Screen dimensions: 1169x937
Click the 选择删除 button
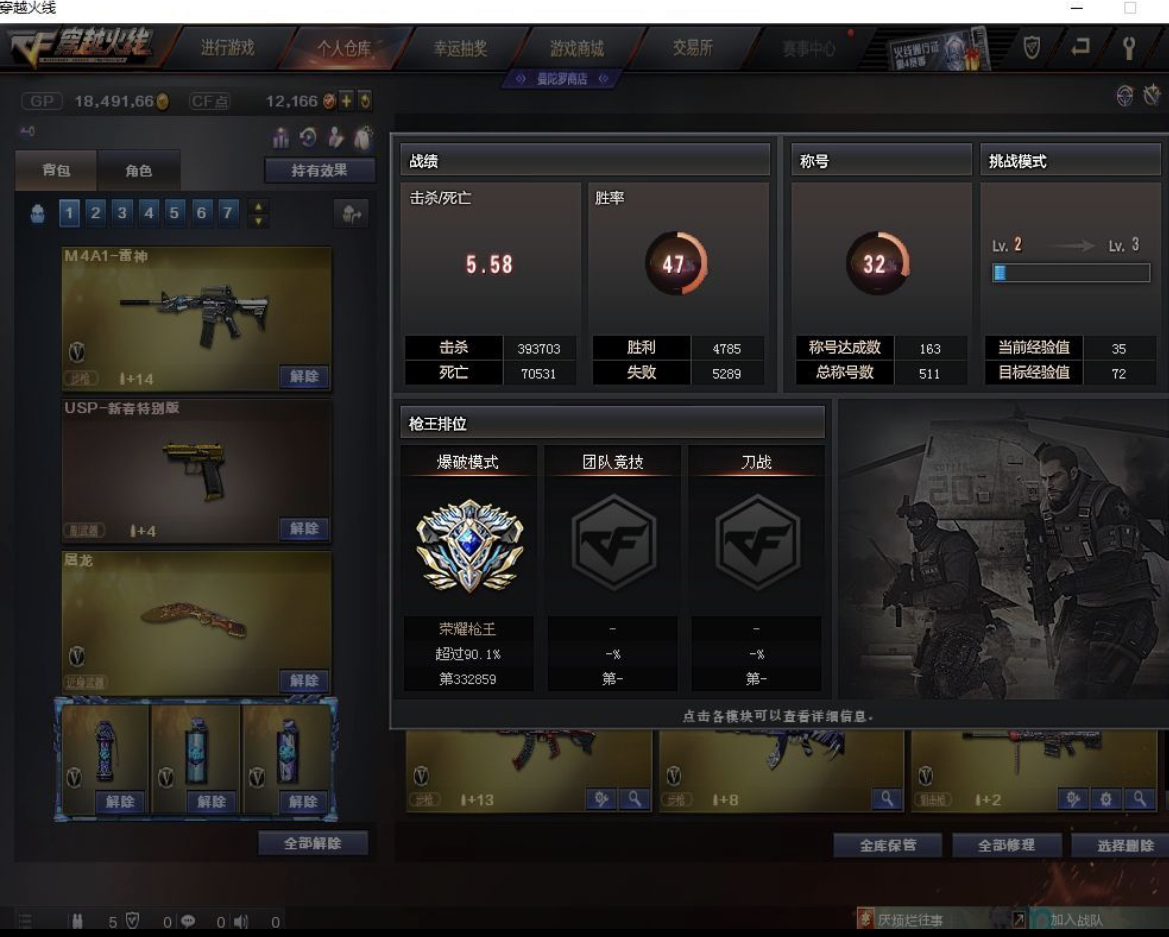pyautogui.click(x=1124, y=846)
